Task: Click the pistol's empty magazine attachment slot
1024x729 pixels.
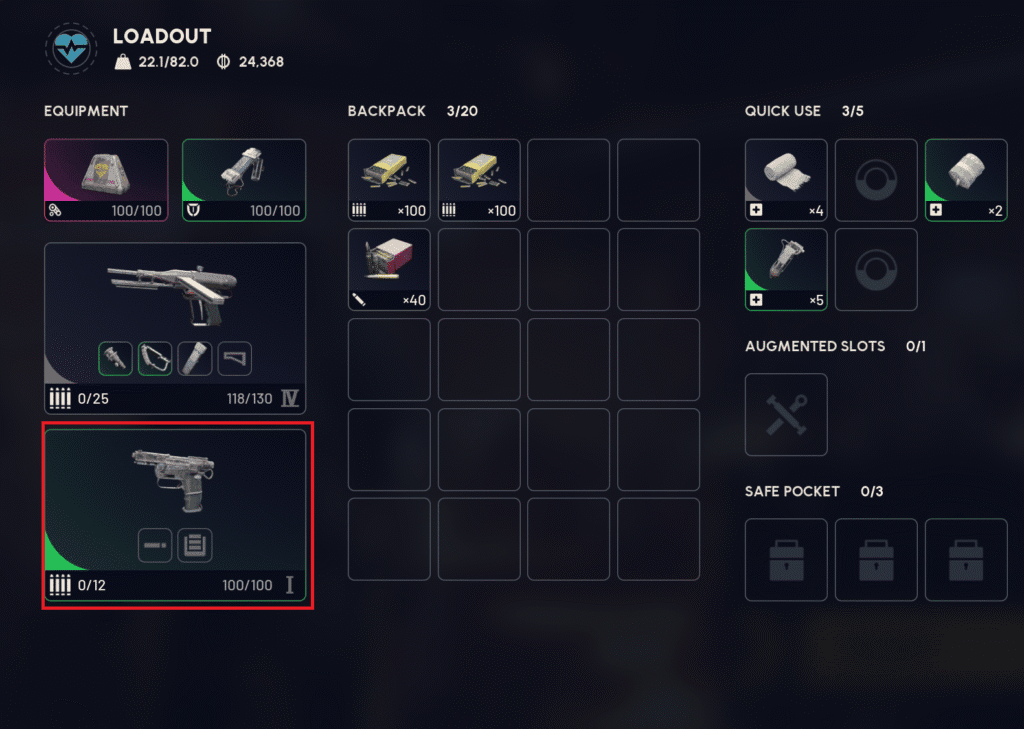Action: click(195, 545)
